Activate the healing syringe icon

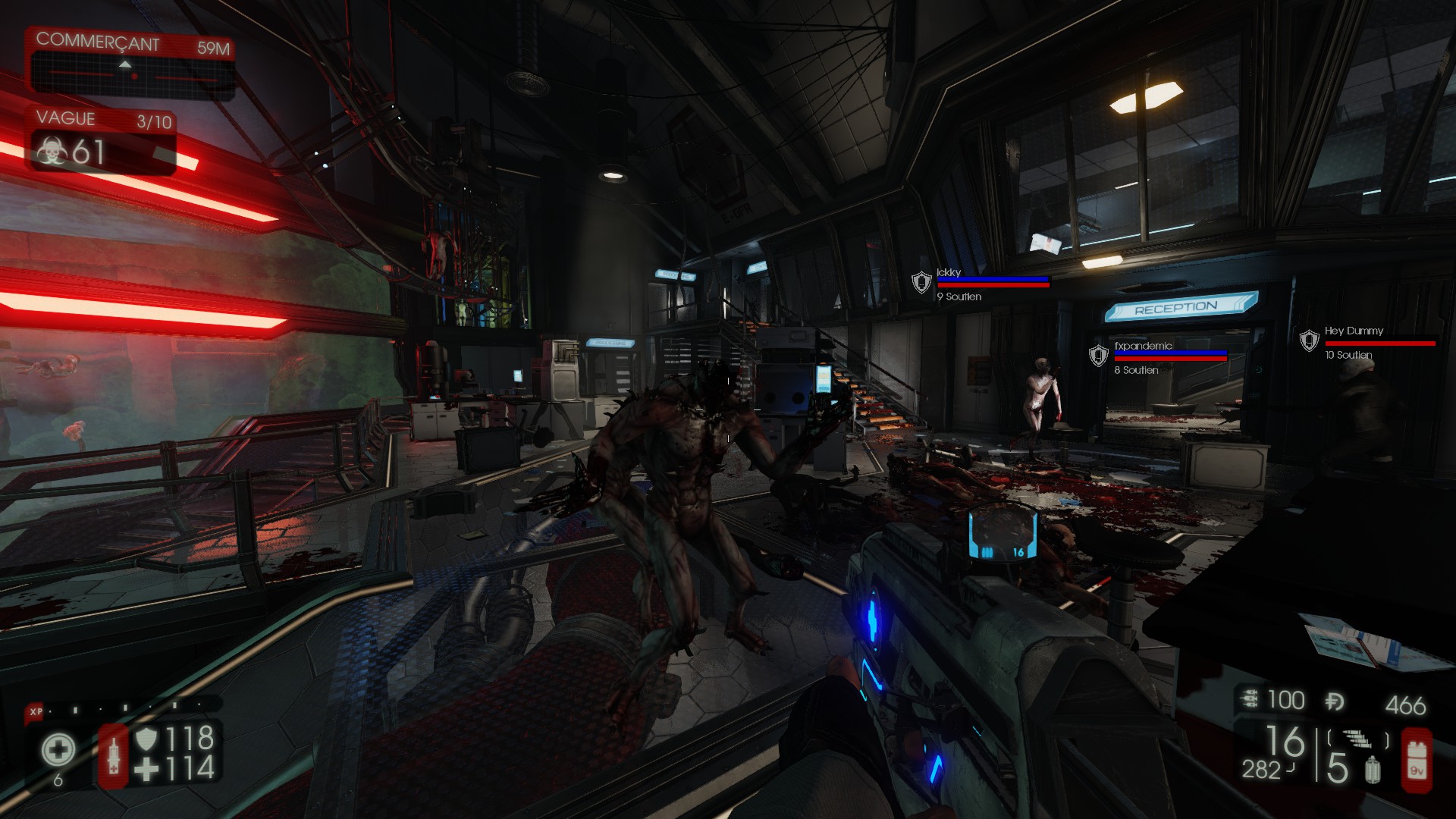click(x=114, y=755)
